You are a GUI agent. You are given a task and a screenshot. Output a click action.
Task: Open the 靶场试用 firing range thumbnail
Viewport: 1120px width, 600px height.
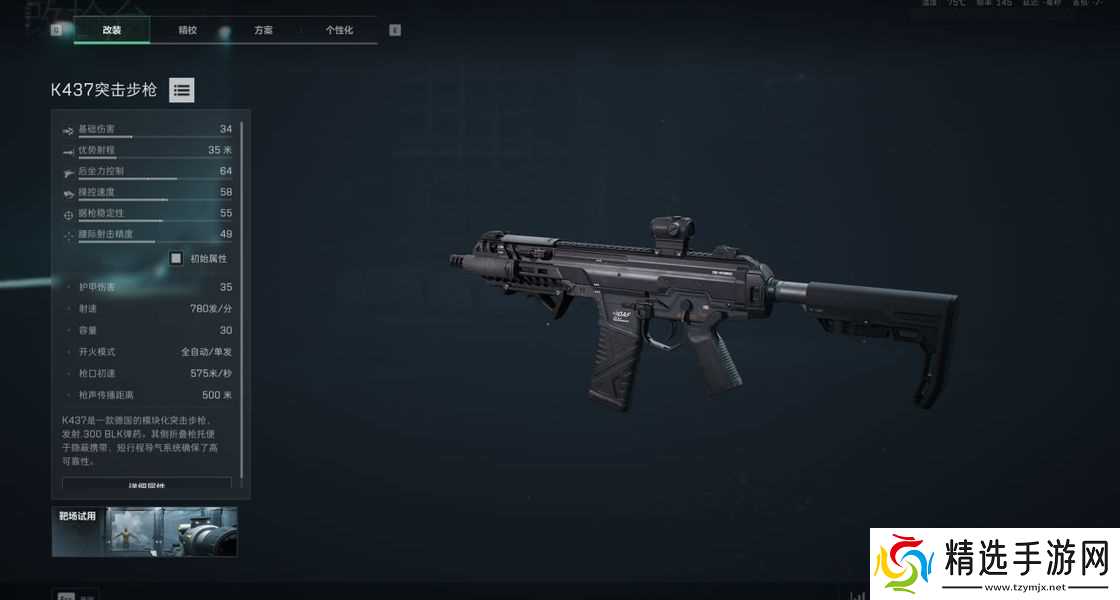pos(145,531)
